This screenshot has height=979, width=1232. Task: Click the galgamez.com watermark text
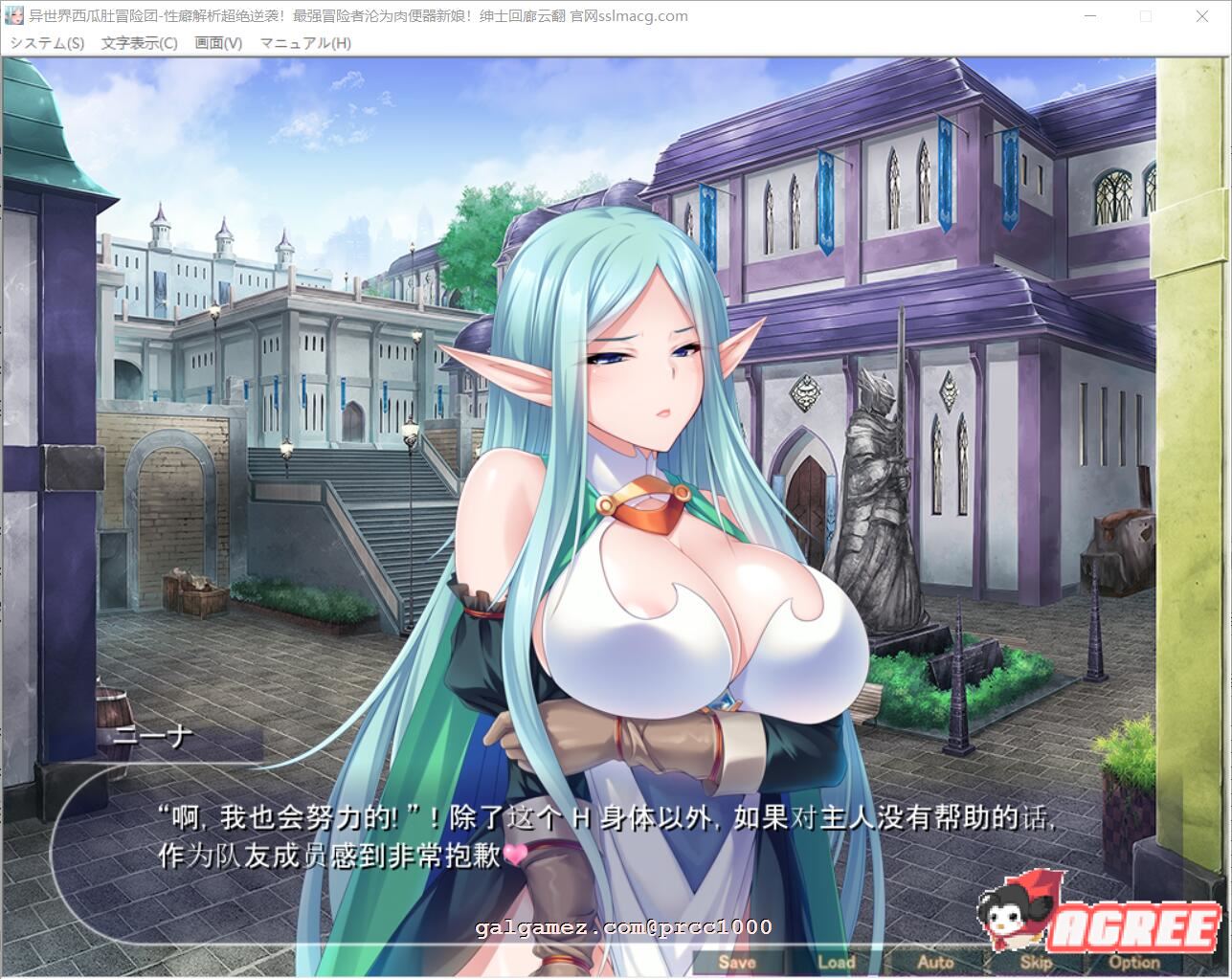tap(620, 924)
